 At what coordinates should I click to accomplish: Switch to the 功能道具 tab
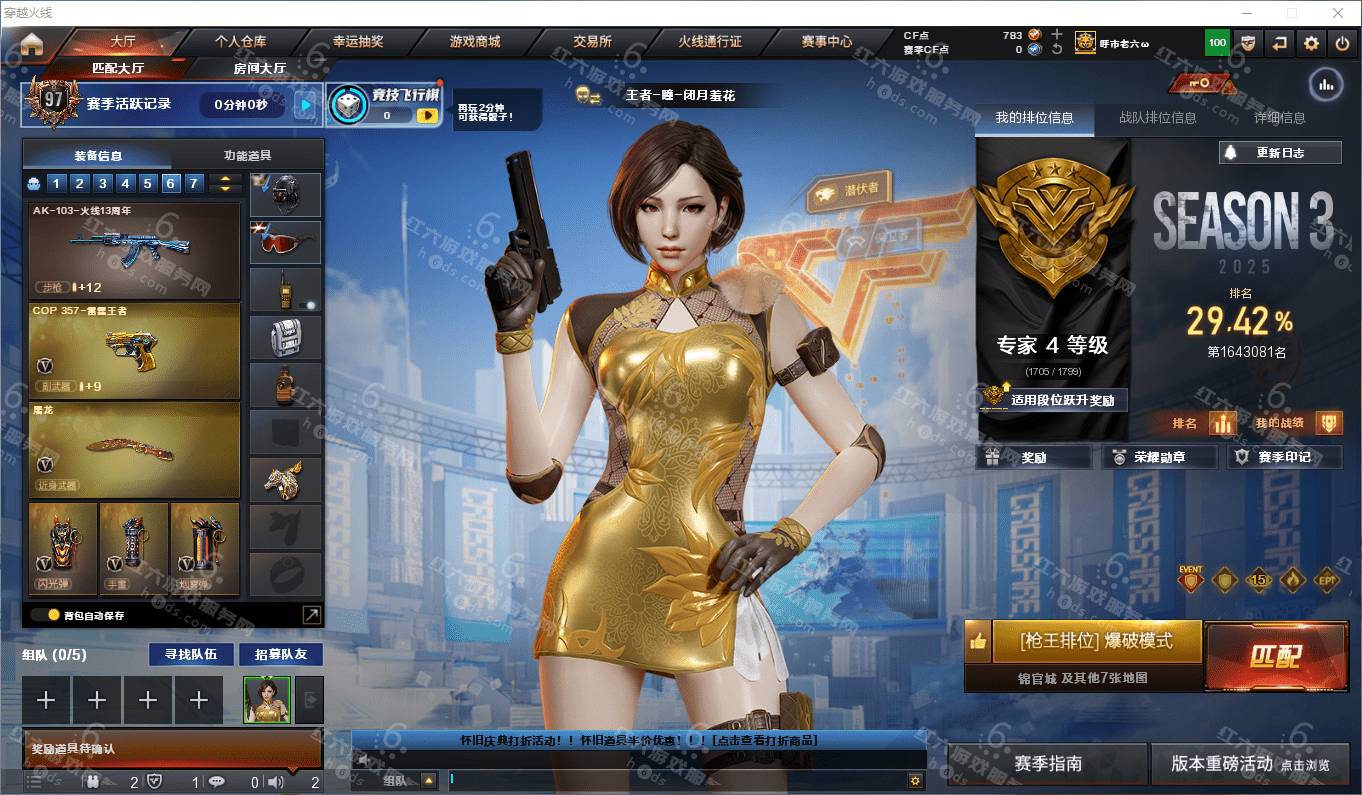pyautogui.click(x=247, y=155)
